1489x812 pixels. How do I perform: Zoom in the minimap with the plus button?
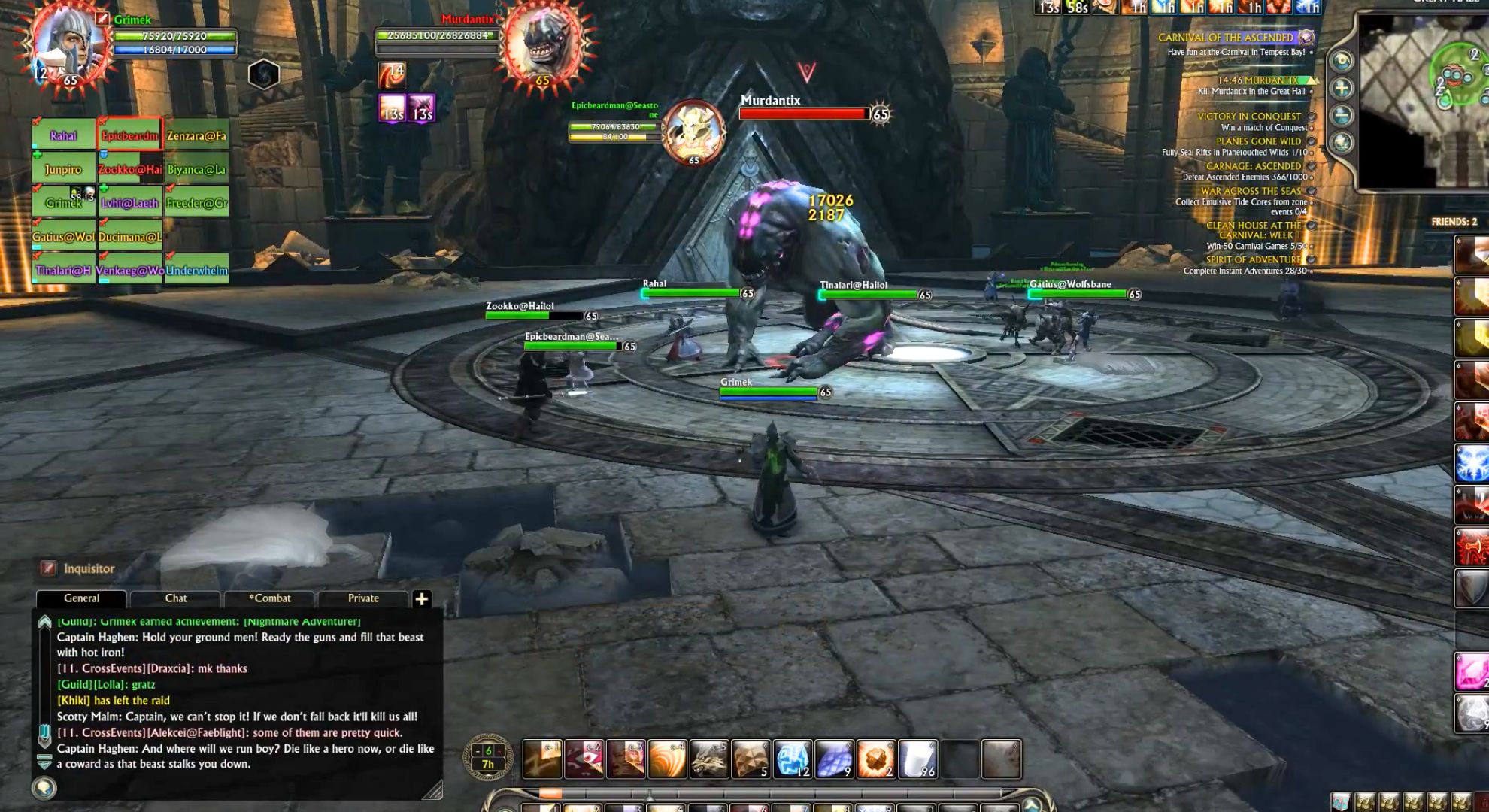(x=1341, y=89)
